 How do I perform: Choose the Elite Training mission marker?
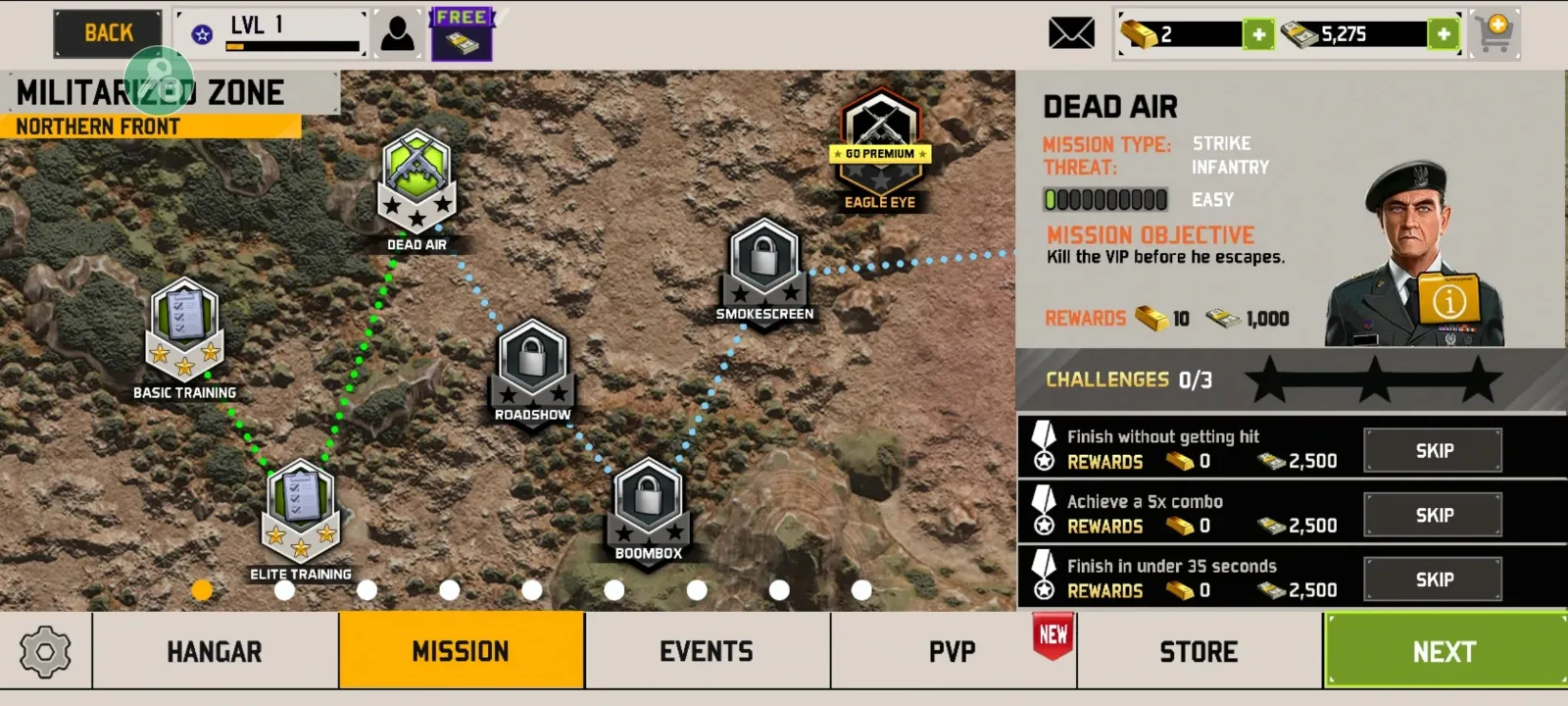[x=301, y=510]
